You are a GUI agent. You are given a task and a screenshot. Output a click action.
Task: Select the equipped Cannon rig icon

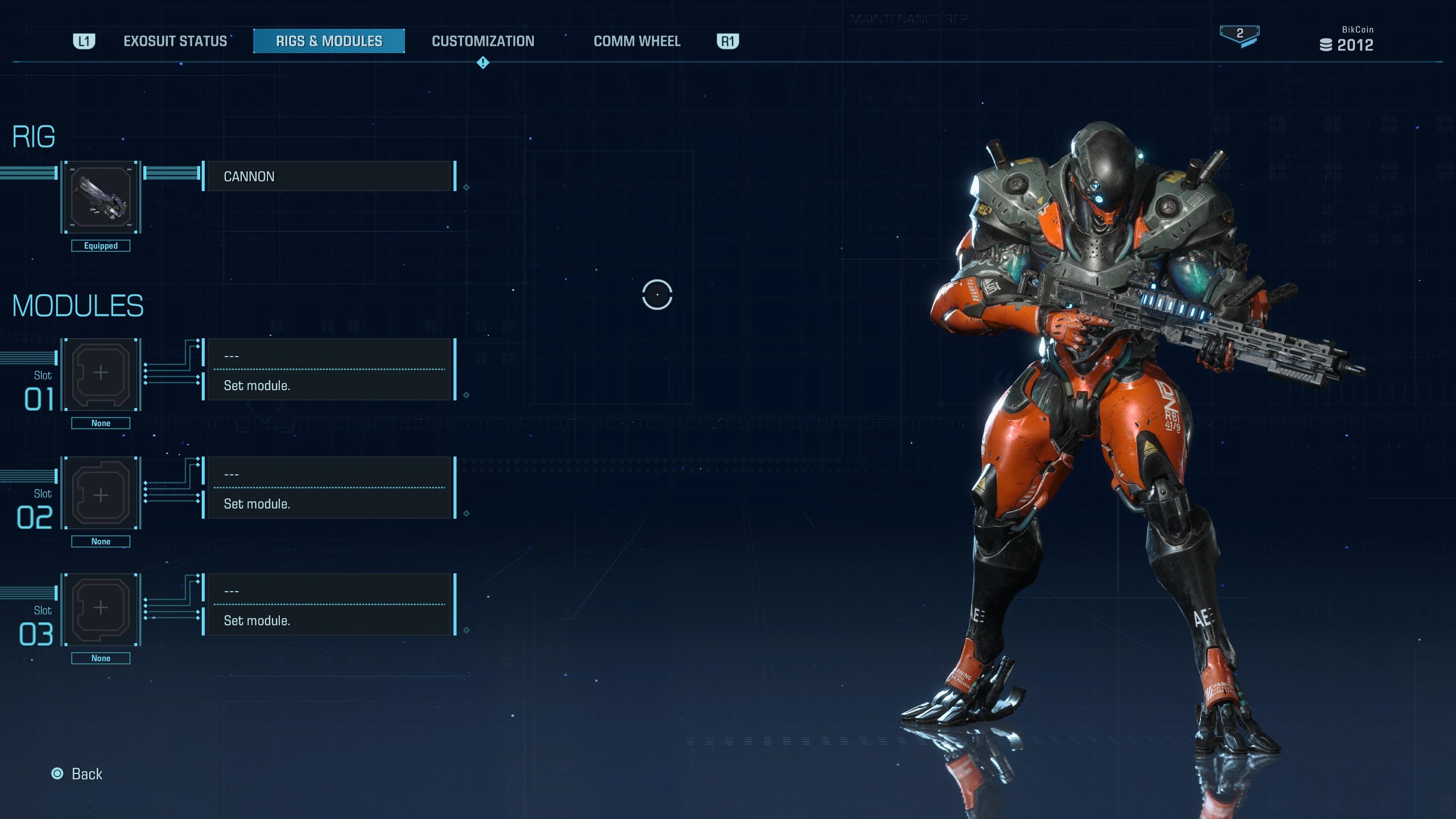(101, 197)
